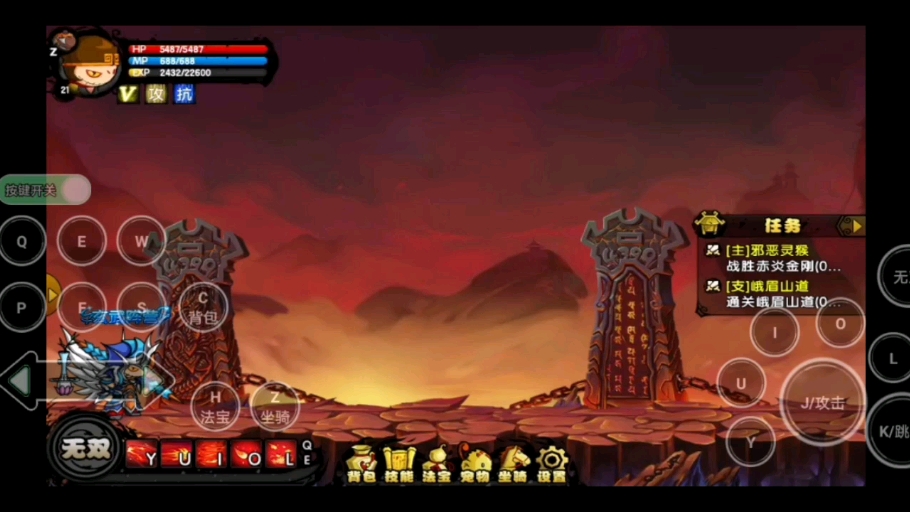The width and height of the screenshot is (910, 512).
Task: Click the 攻 attack buff icon
Action: coord(156,94)
